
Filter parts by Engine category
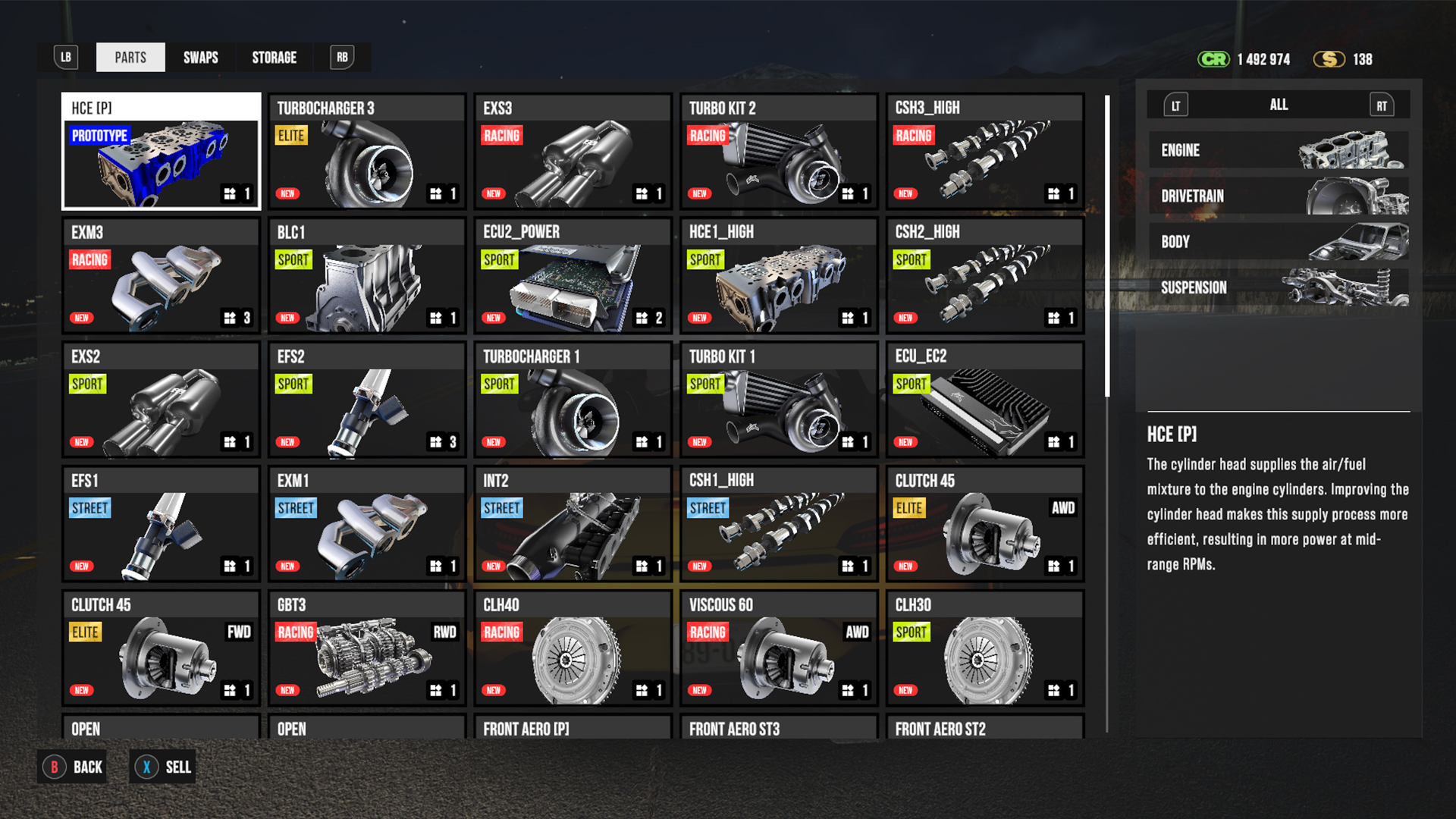(x=1279, y=150)
